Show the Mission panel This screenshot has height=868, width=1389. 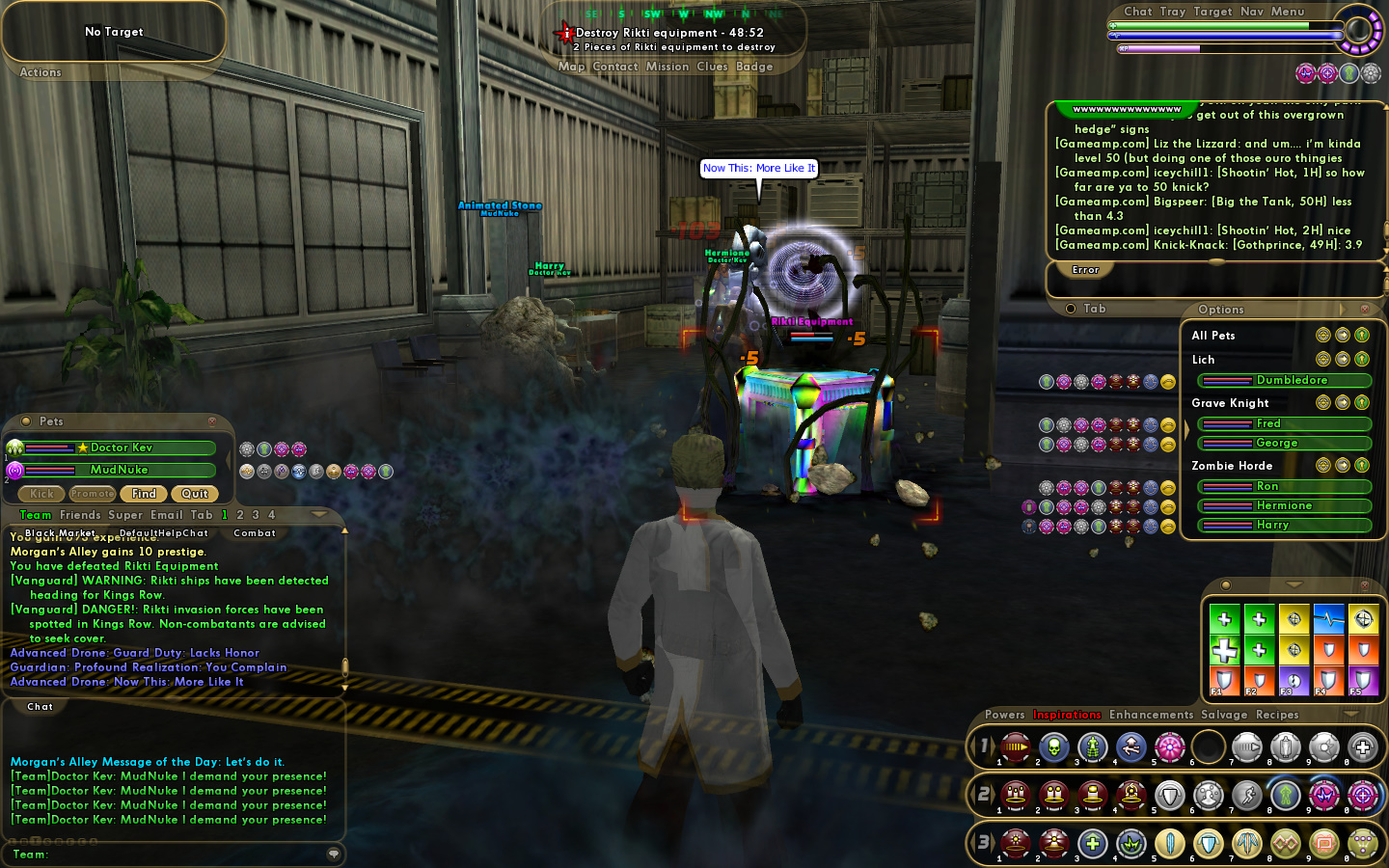click(x=667, y=67)
